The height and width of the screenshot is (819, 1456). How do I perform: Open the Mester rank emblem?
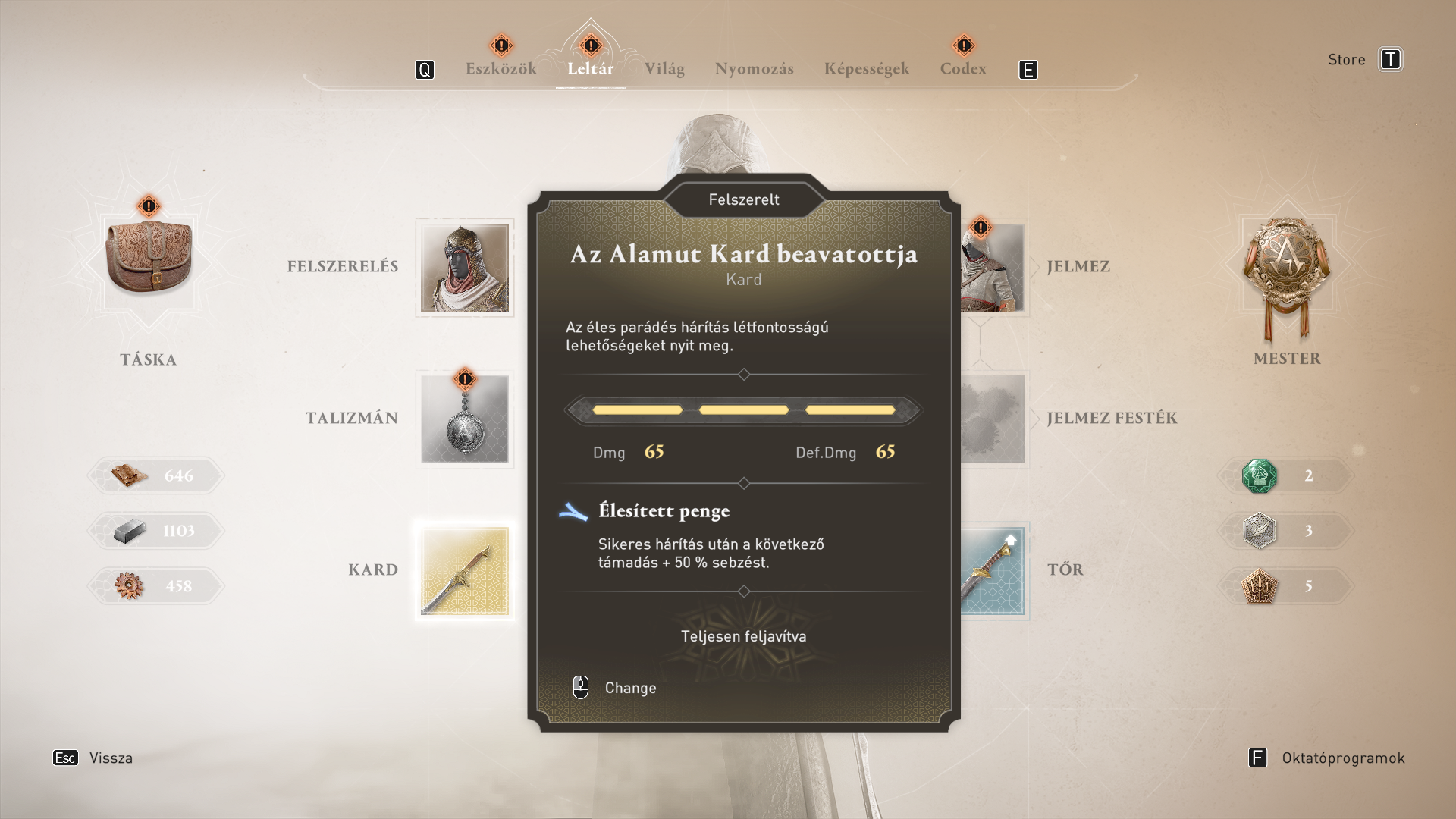click(1286, 273)
